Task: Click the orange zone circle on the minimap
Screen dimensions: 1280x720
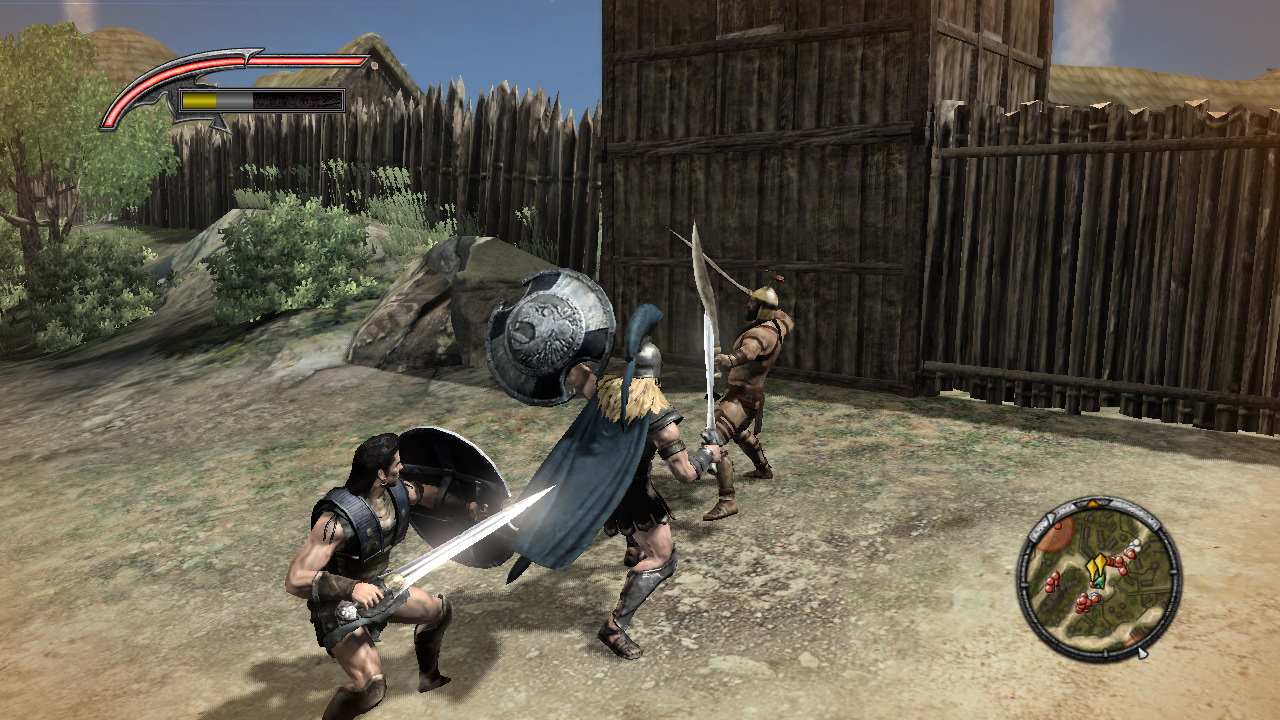Action: (x=1055, y=535)
